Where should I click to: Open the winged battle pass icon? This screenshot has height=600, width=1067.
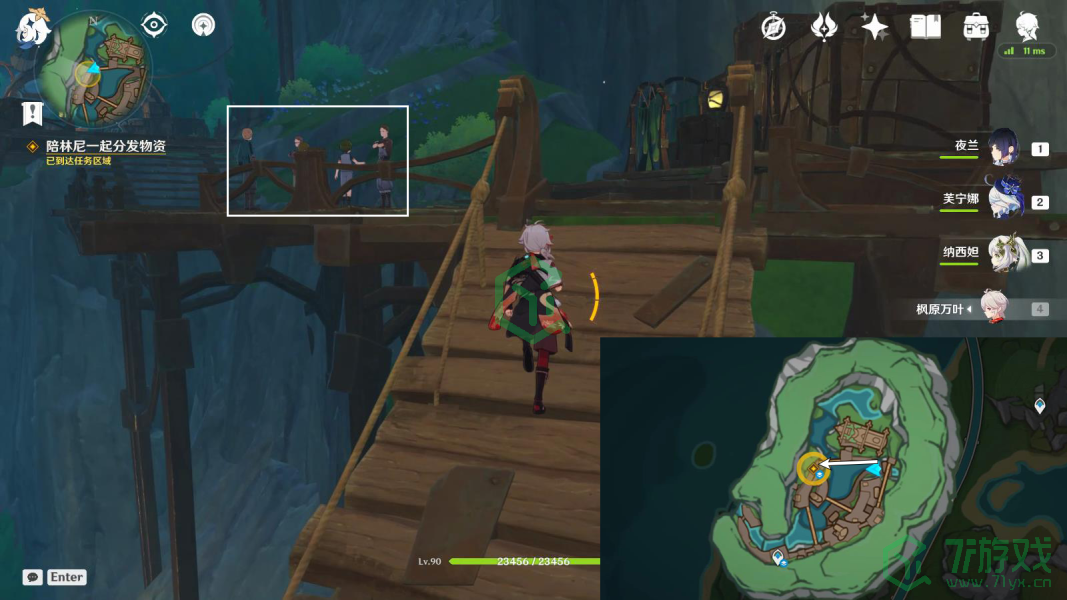[824, 27]
